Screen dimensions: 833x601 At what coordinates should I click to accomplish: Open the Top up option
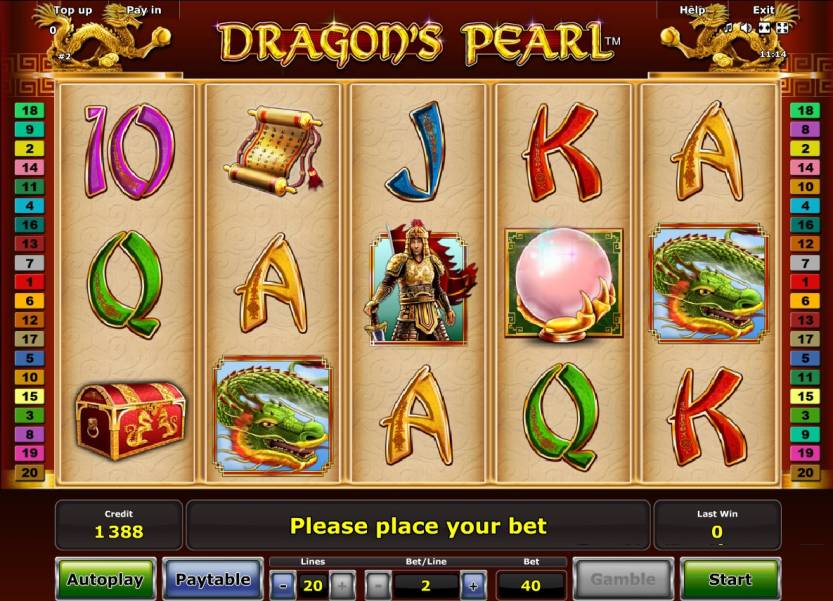coord(73,10)
